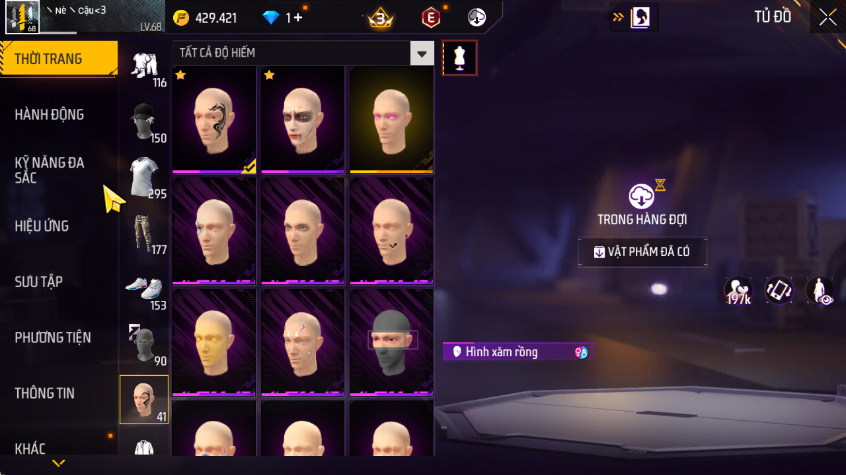Click the 197k likes icon

tap(738, 291)
